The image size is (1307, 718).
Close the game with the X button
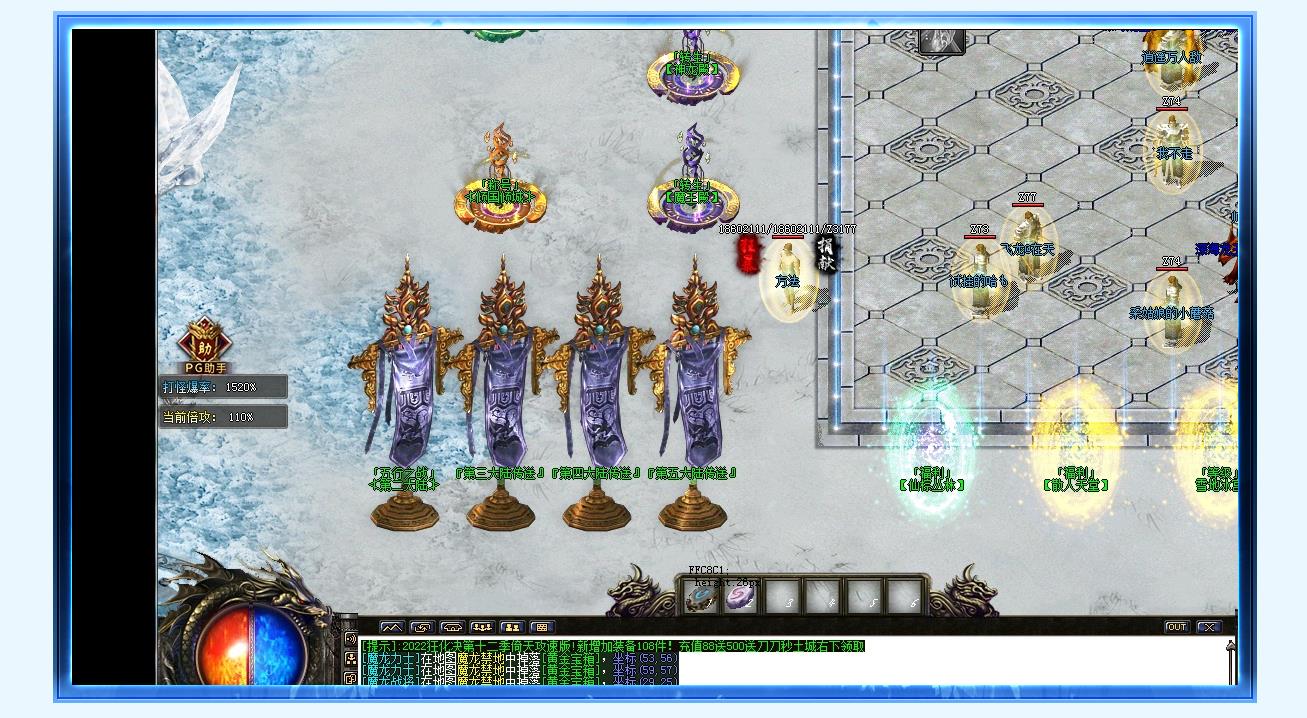coord(1209,627)
